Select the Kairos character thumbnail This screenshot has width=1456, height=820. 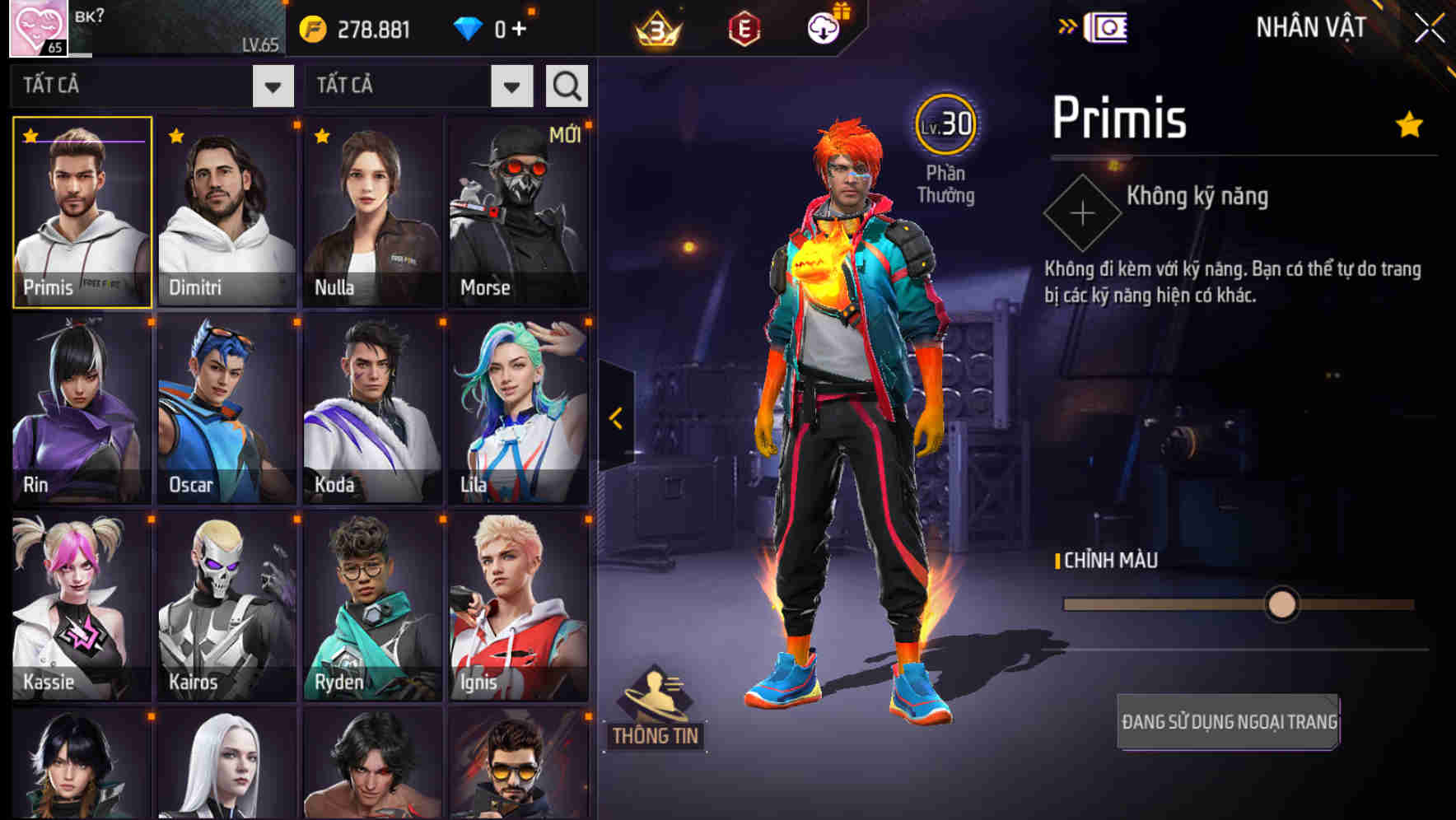click(226, 607)
